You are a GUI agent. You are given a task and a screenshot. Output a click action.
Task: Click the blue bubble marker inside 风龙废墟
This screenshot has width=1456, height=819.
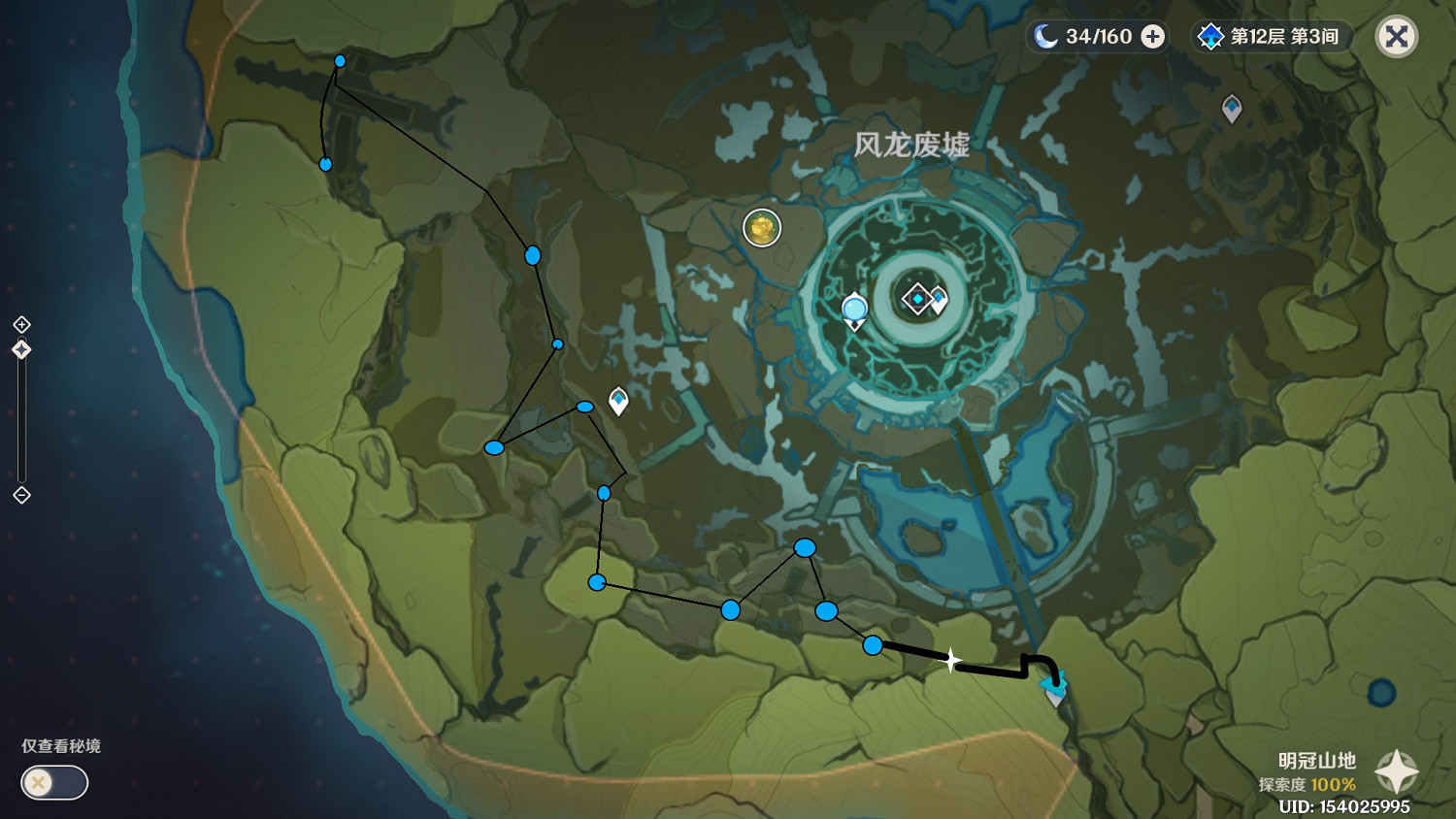(855, 309)
